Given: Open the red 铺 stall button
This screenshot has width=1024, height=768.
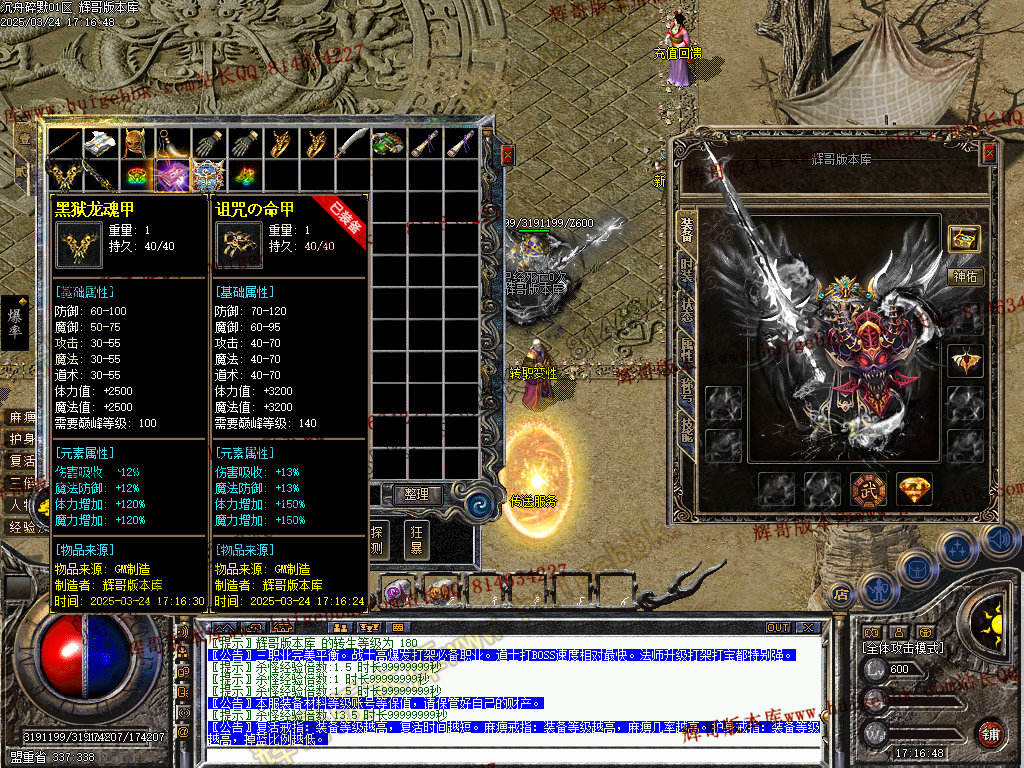Looking at the screenshot, I should [x=990, y=734].
